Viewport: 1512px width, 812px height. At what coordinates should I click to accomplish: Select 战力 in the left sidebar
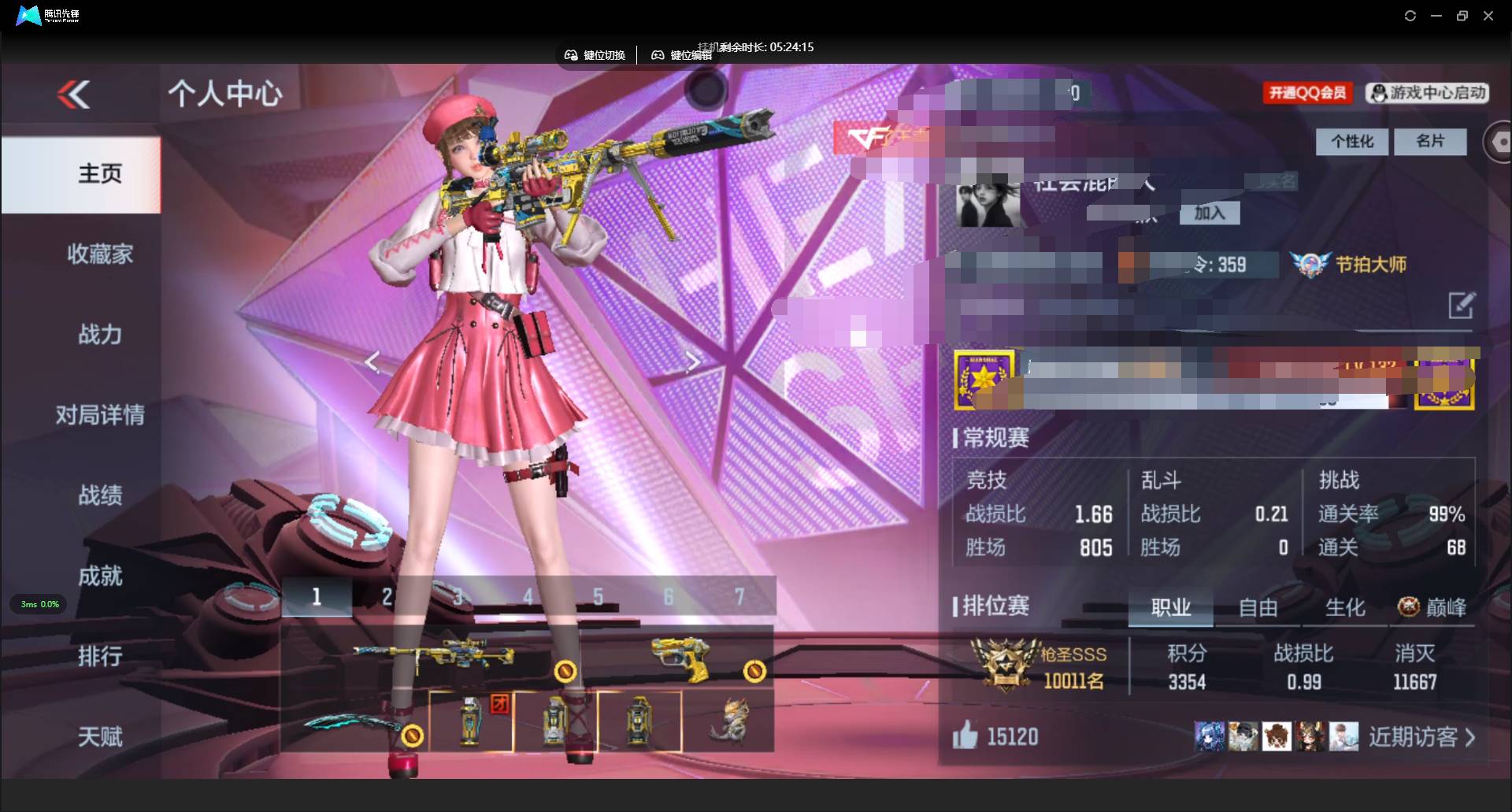(99, 335)
